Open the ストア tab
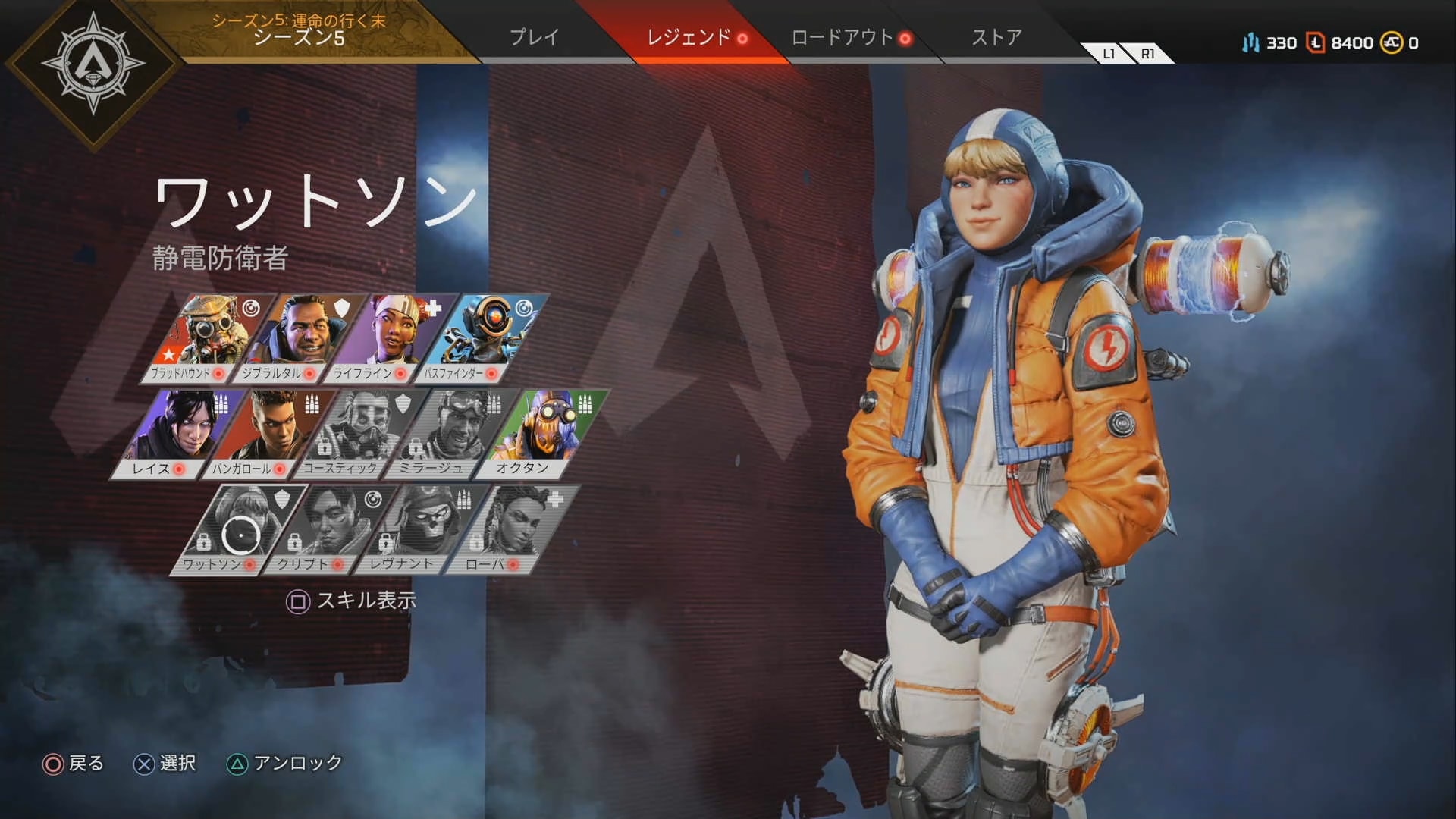Viewport: 1456px width, 819px height. pyautogui.click(x=996, y=37)
